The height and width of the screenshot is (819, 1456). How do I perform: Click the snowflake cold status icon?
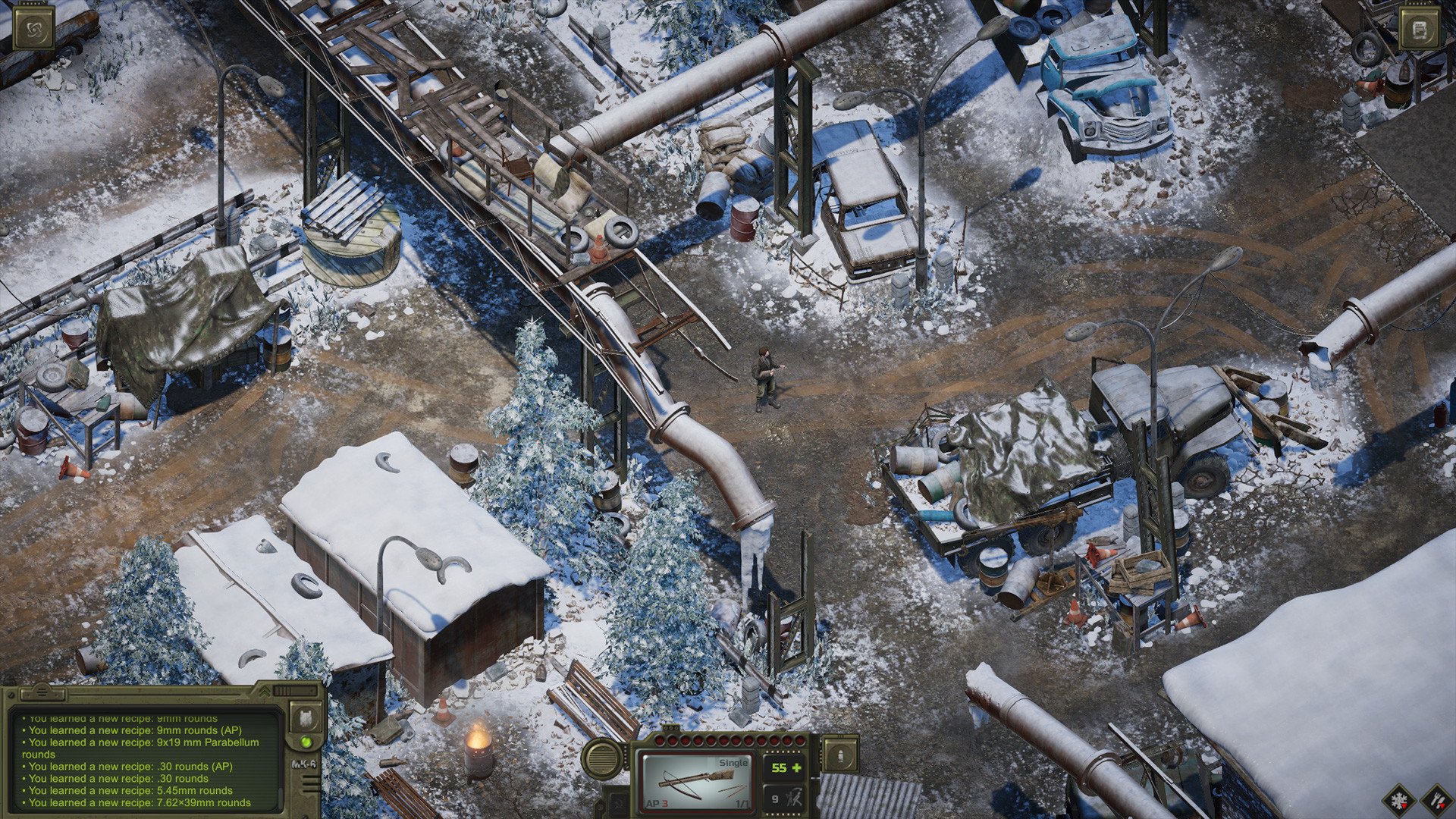point(1399,799)
